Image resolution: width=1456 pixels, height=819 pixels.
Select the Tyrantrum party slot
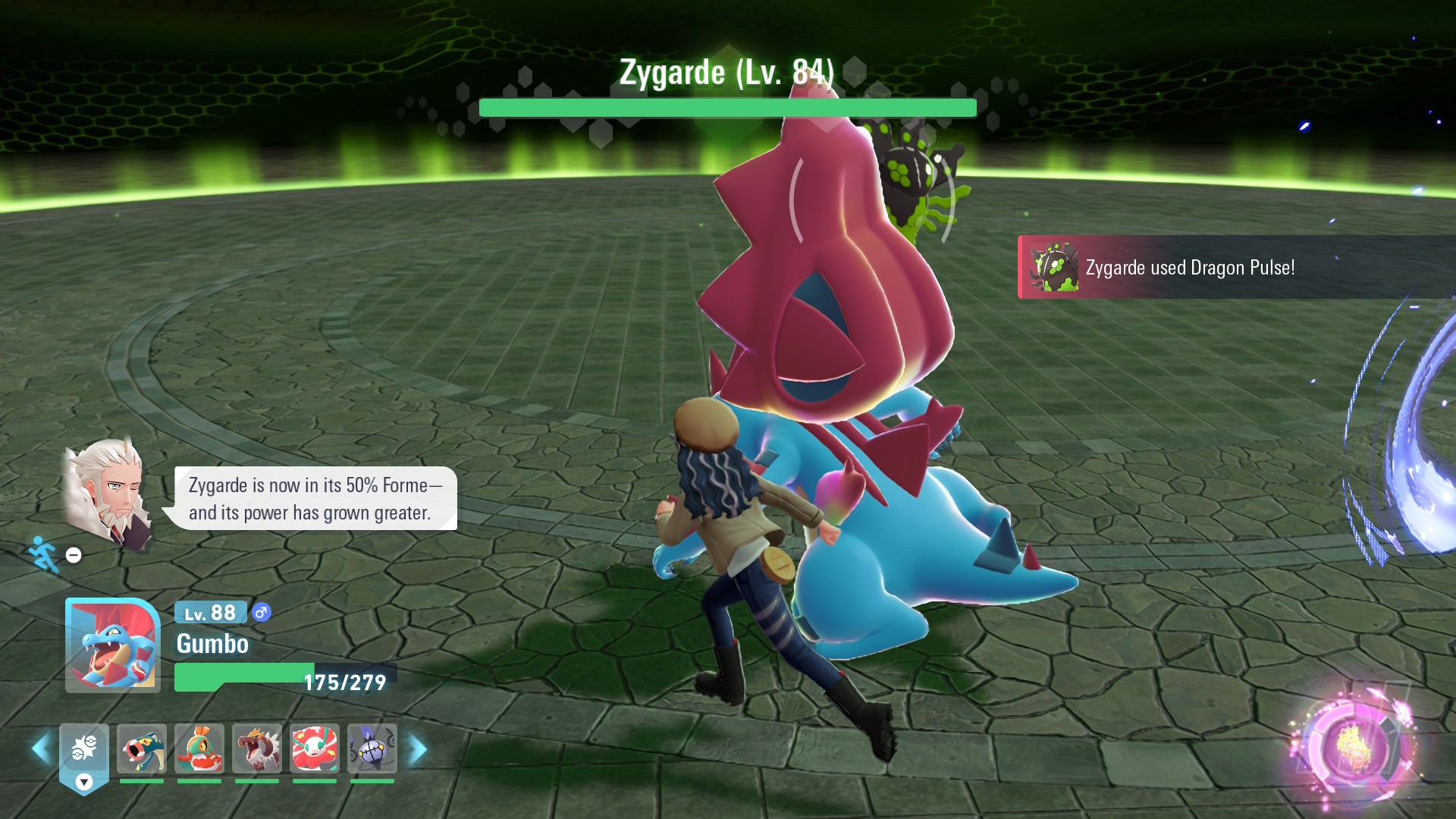257,748
